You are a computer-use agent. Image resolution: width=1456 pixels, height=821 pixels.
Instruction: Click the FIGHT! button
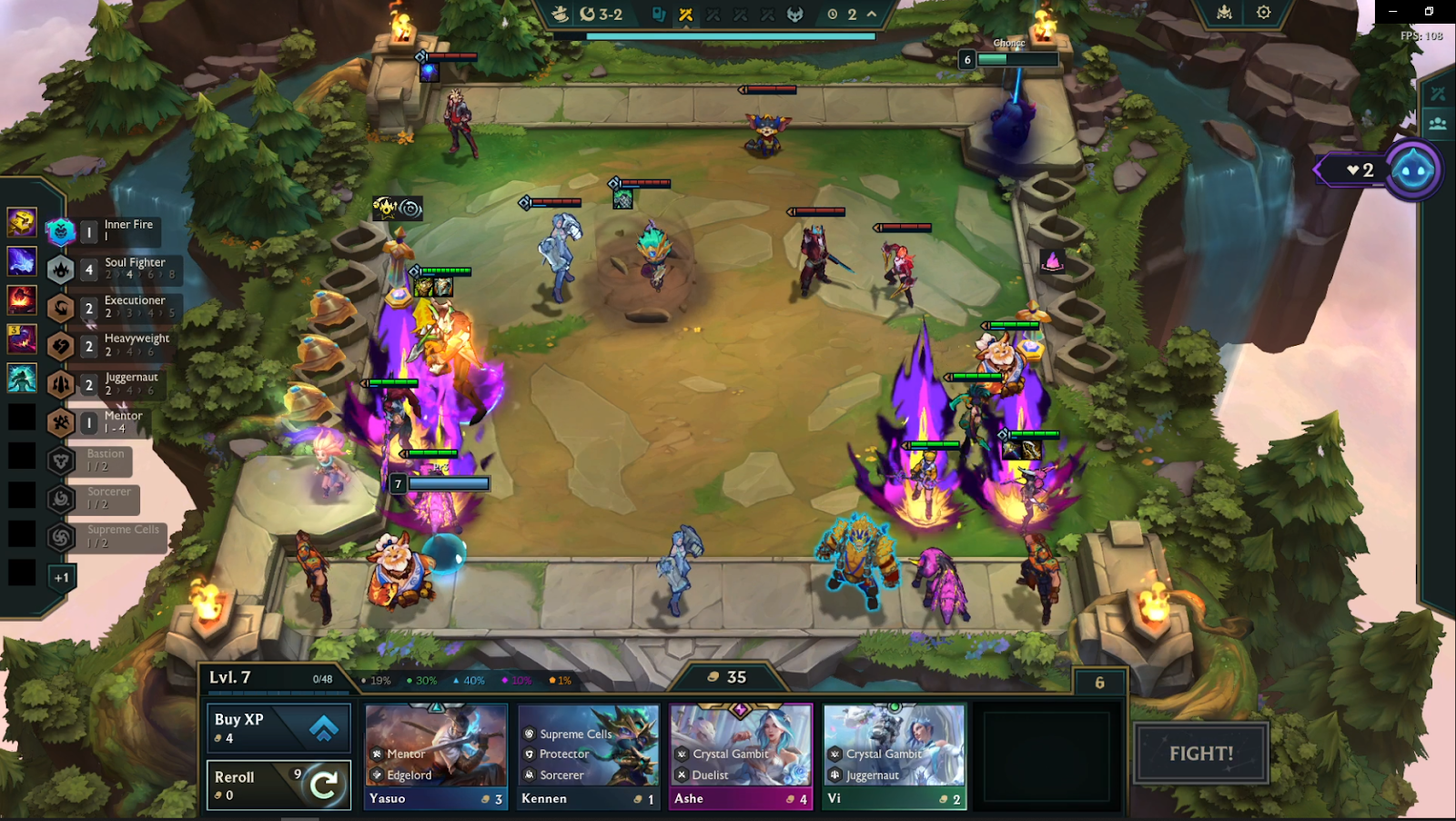(x=1200, y=754)
